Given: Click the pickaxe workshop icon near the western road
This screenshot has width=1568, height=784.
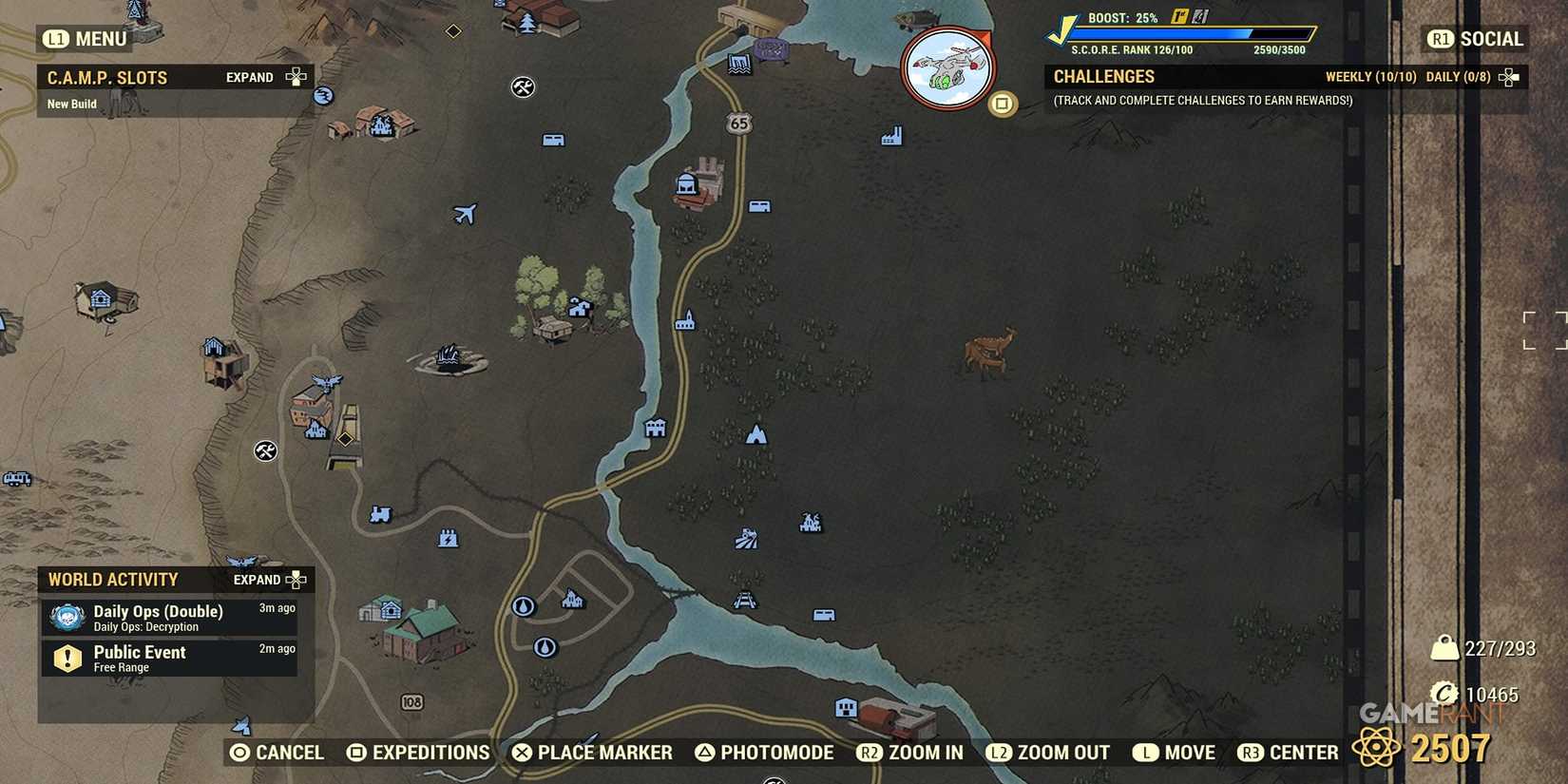Looking at the screenshot, I should (x=264, y=451).
